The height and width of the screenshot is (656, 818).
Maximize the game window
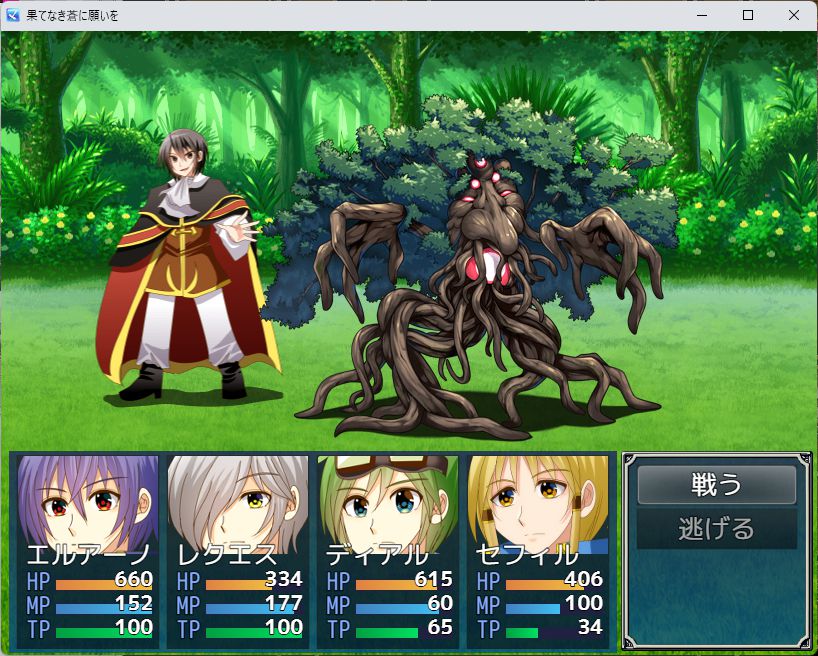[748, 15]
